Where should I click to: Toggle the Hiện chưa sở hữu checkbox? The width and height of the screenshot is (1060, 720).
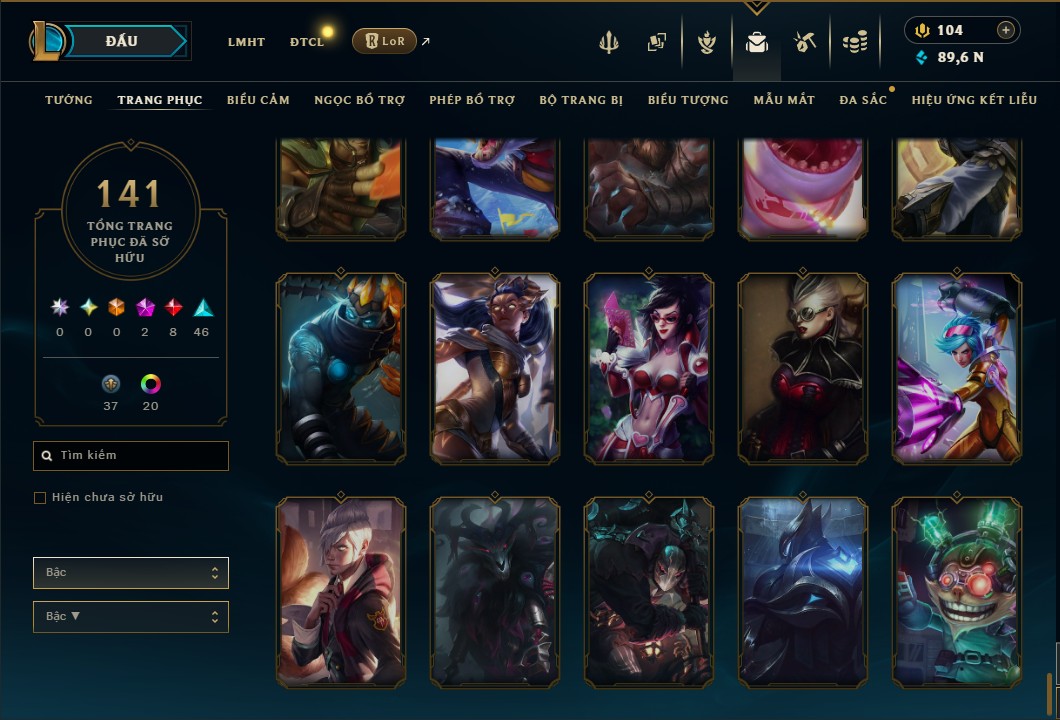coord(40,498)
